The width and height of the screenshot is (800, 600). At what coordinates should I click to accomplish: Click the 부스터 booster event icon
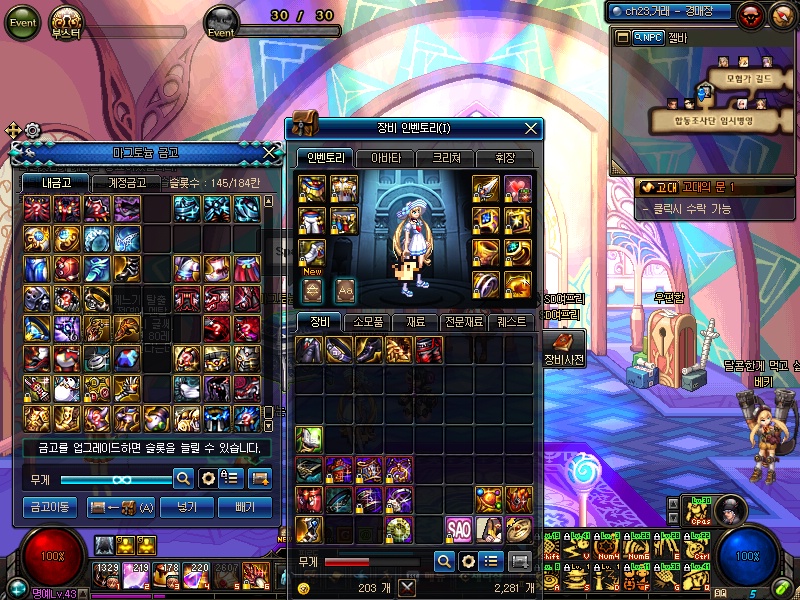[68, 21]
